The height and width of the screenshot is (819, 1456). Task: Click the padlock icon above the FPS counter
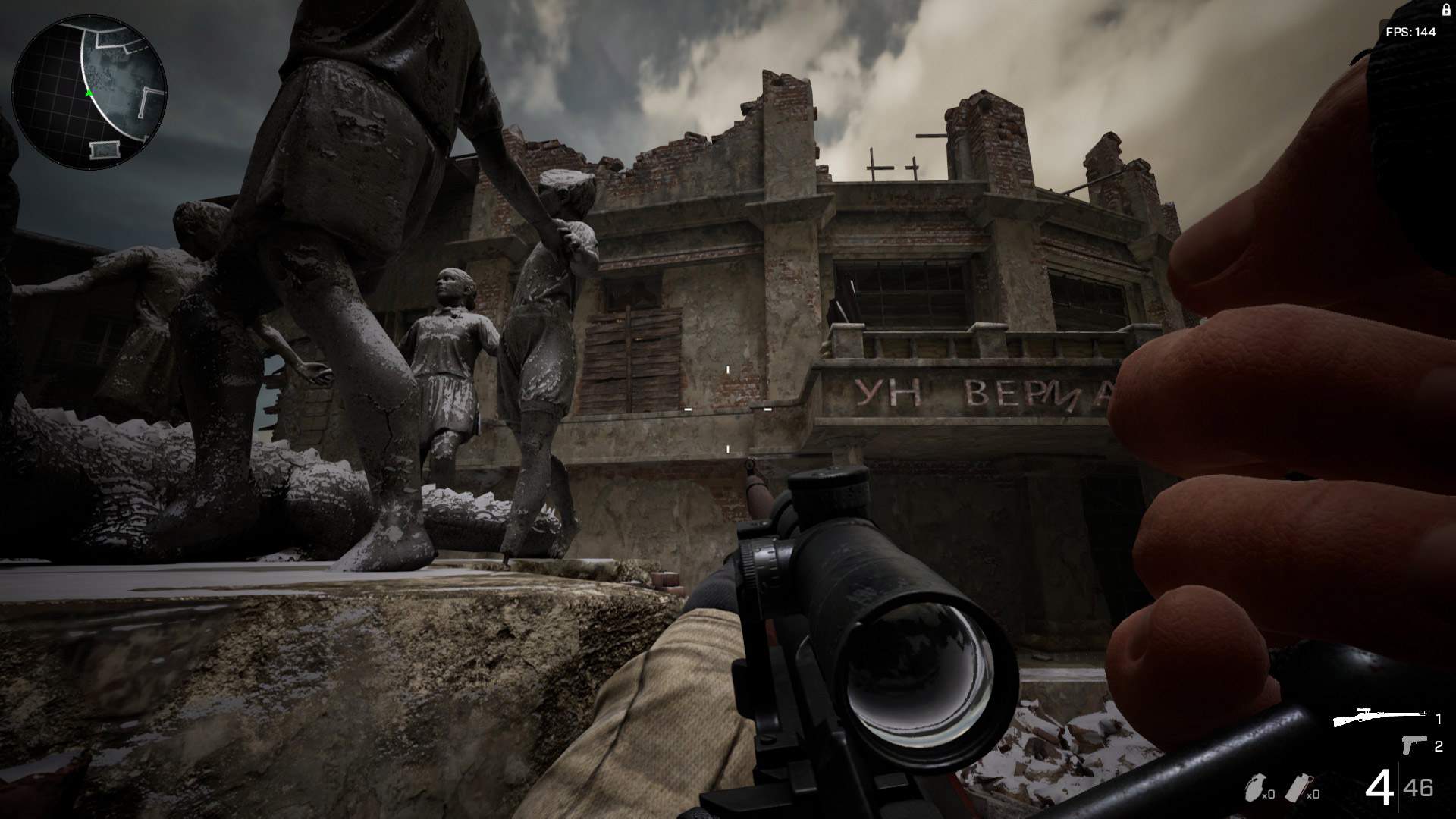click(1445, 11)
